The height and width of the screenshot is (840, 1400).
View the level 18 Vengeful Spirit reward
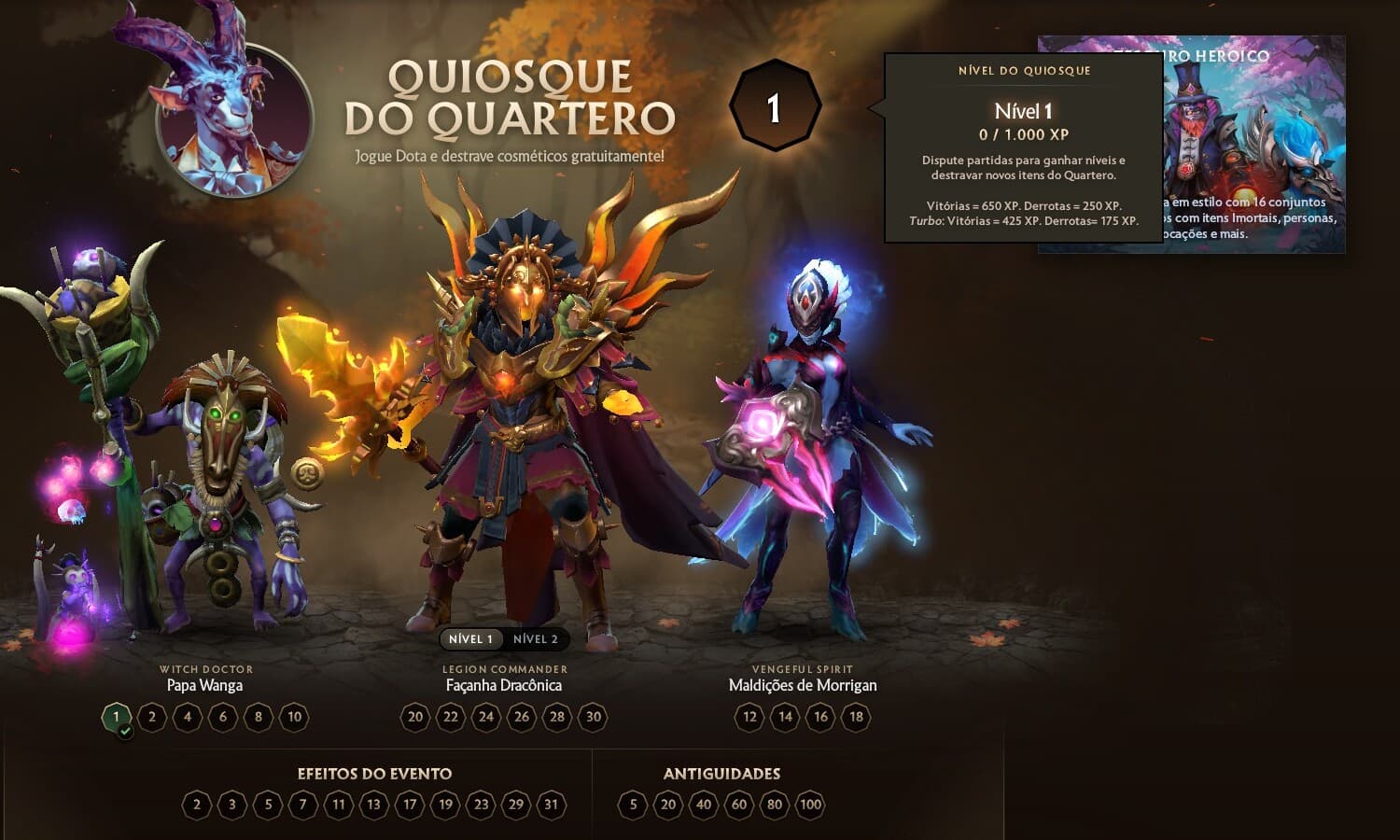pos(856,718)
